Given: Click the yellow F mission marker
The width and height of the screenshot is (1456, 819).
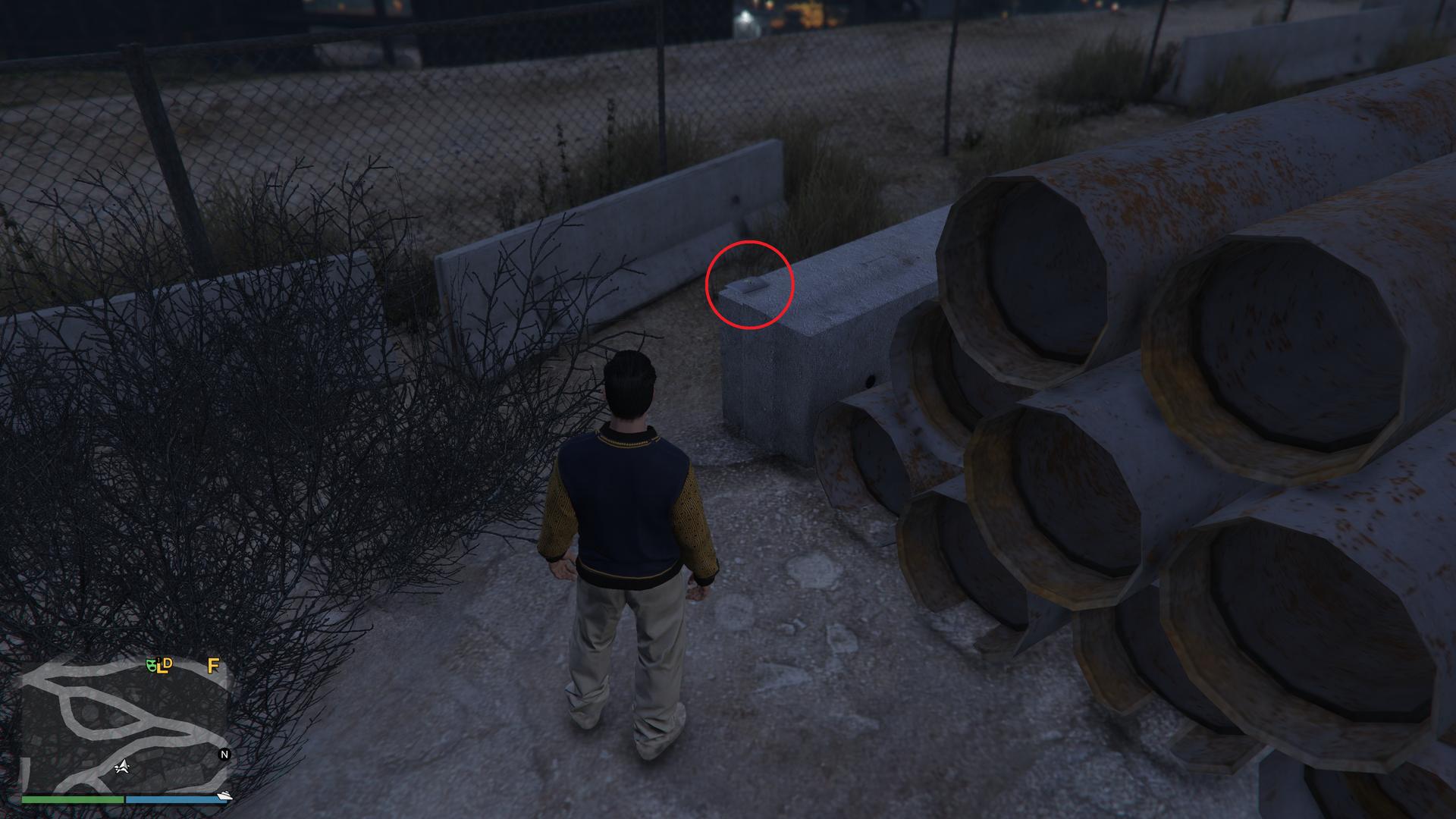Looking at the screenshot, I should 213,666.
